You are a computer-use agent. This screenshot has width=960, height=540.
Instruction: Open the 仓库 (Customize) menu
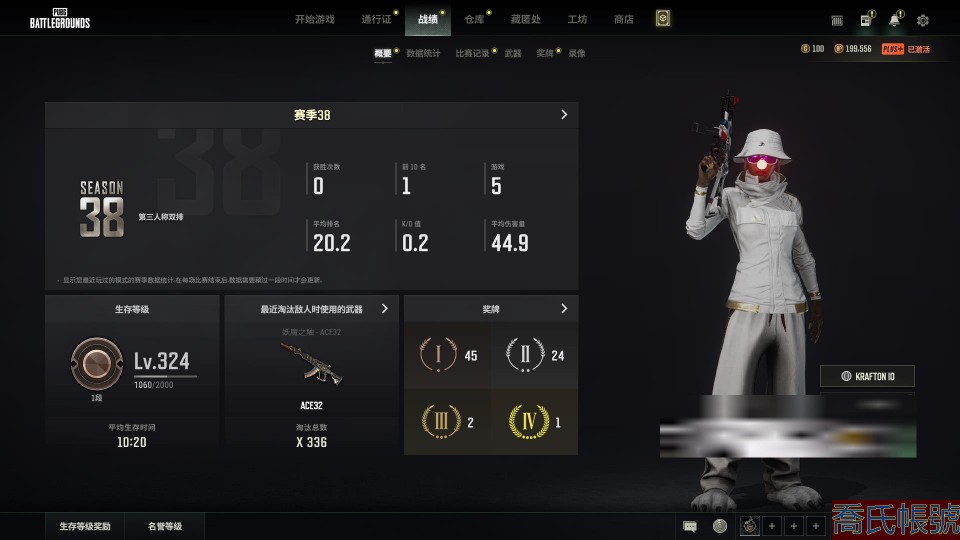tap(474, 19)
